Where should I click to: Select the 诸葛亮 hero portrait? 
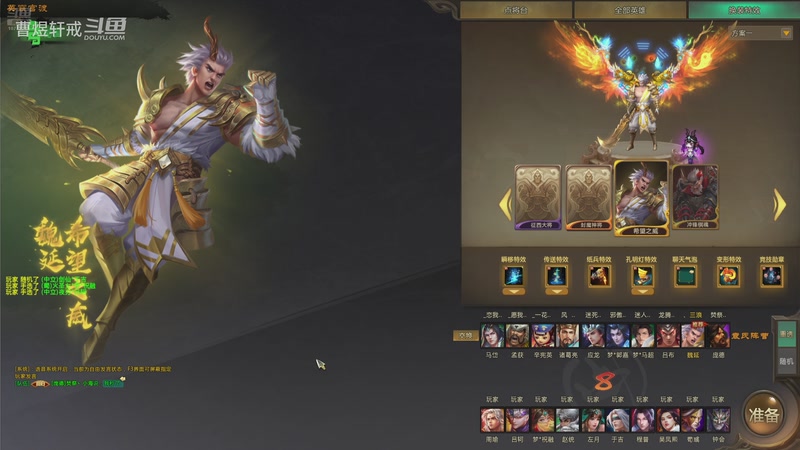click(567, 336)
